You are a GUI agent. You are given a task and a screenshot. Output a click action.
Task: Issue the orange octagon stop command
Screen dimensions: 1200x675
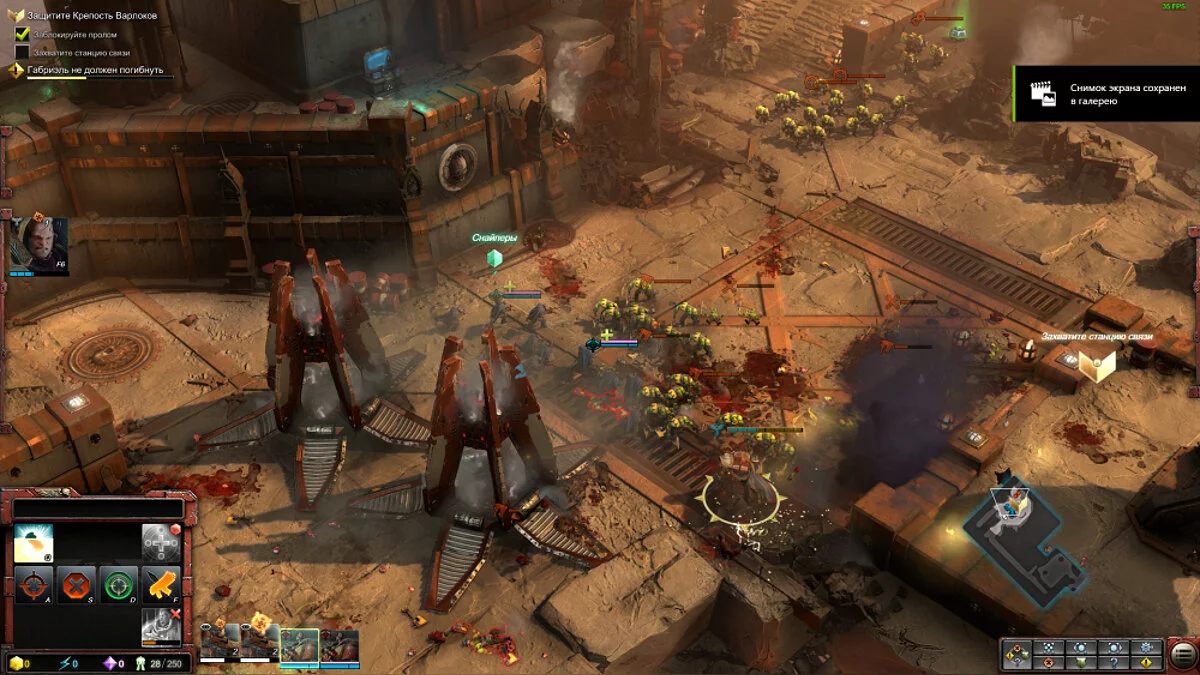(x=77, y=584)
